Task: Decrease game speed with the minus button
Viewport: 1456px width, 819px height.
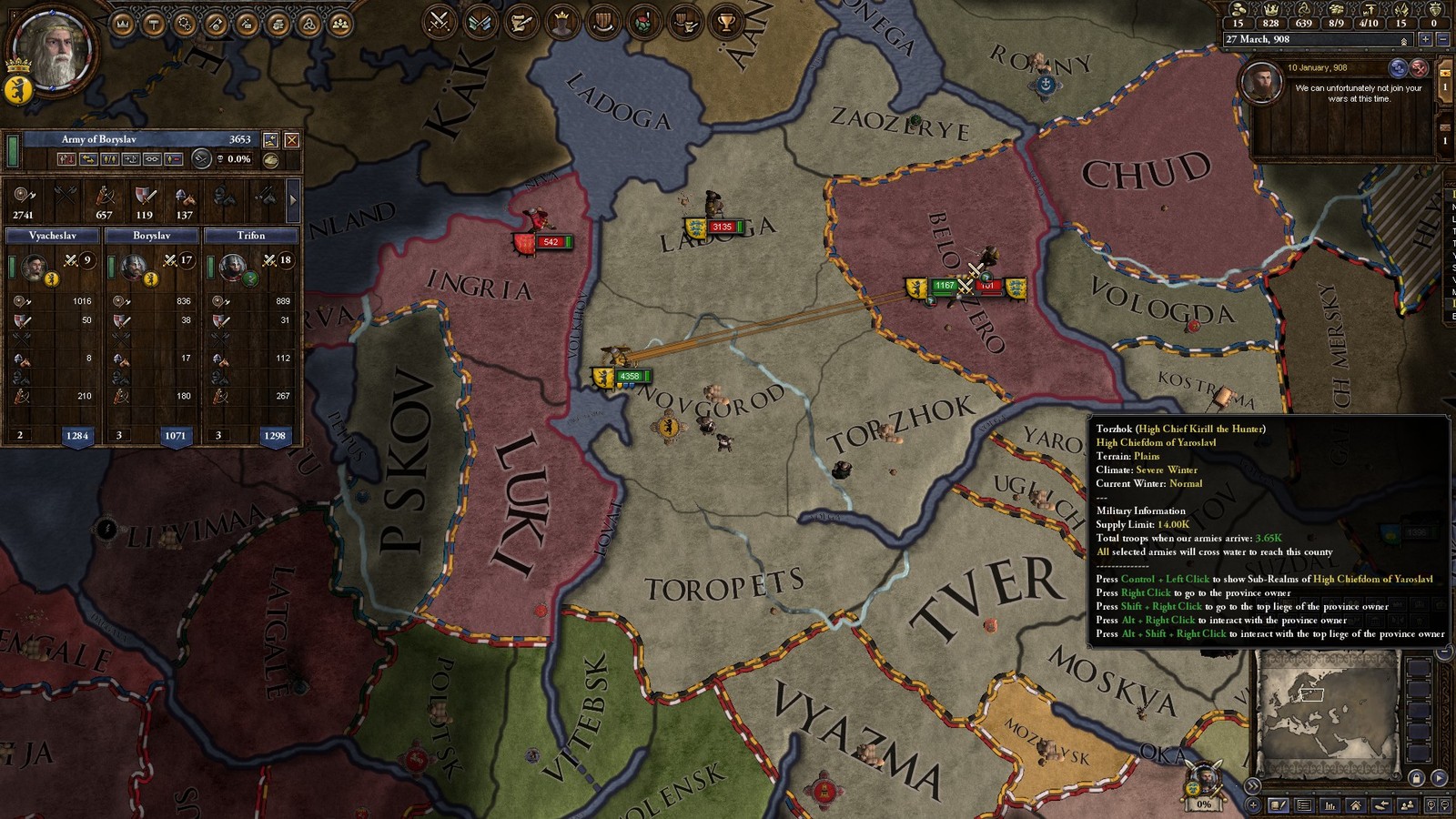Action: click(x=1443, y=40)
